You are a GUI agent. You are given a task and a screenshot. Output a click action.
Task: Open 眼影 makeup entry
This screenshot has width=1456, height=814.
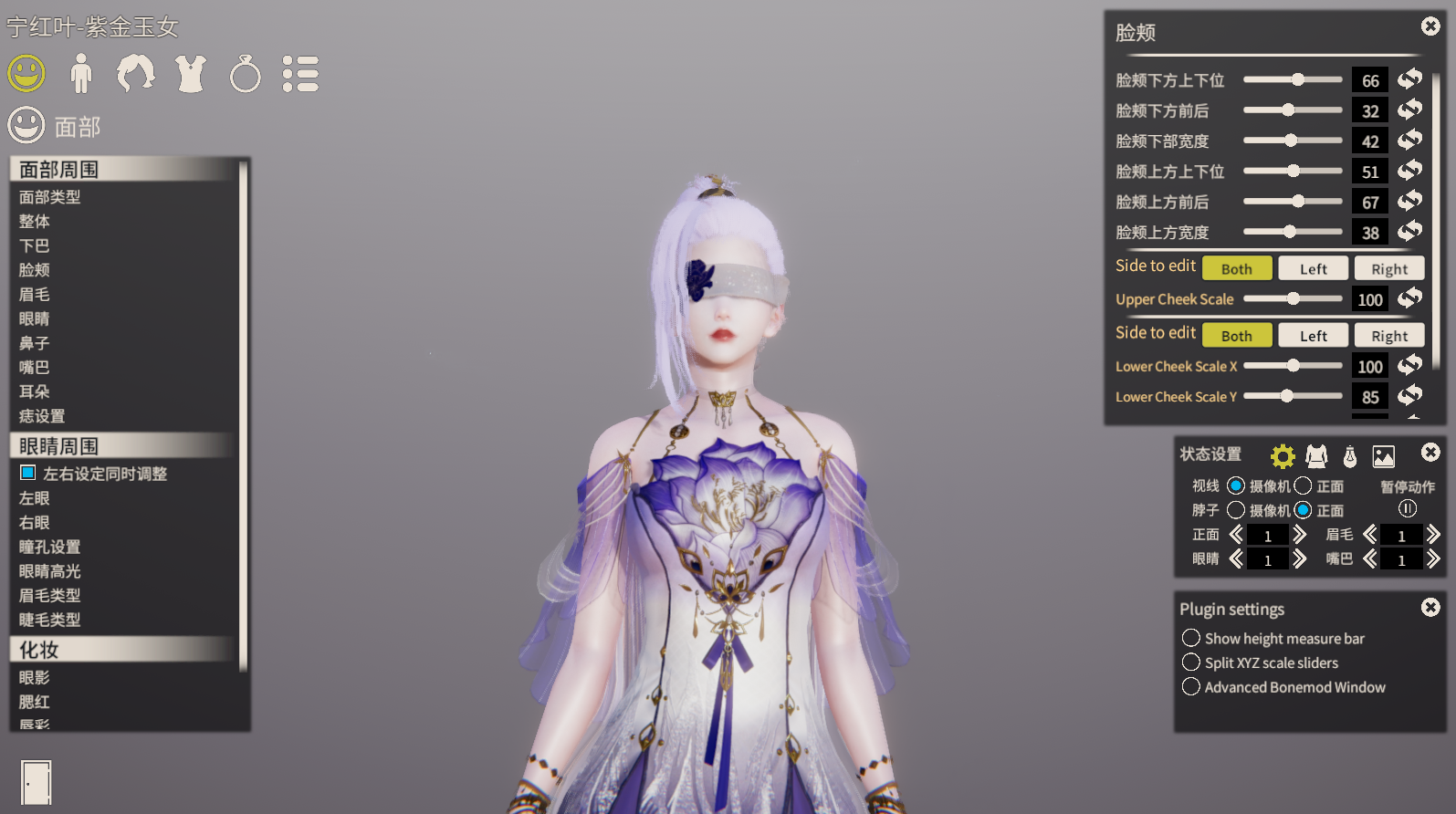point(35,677)
